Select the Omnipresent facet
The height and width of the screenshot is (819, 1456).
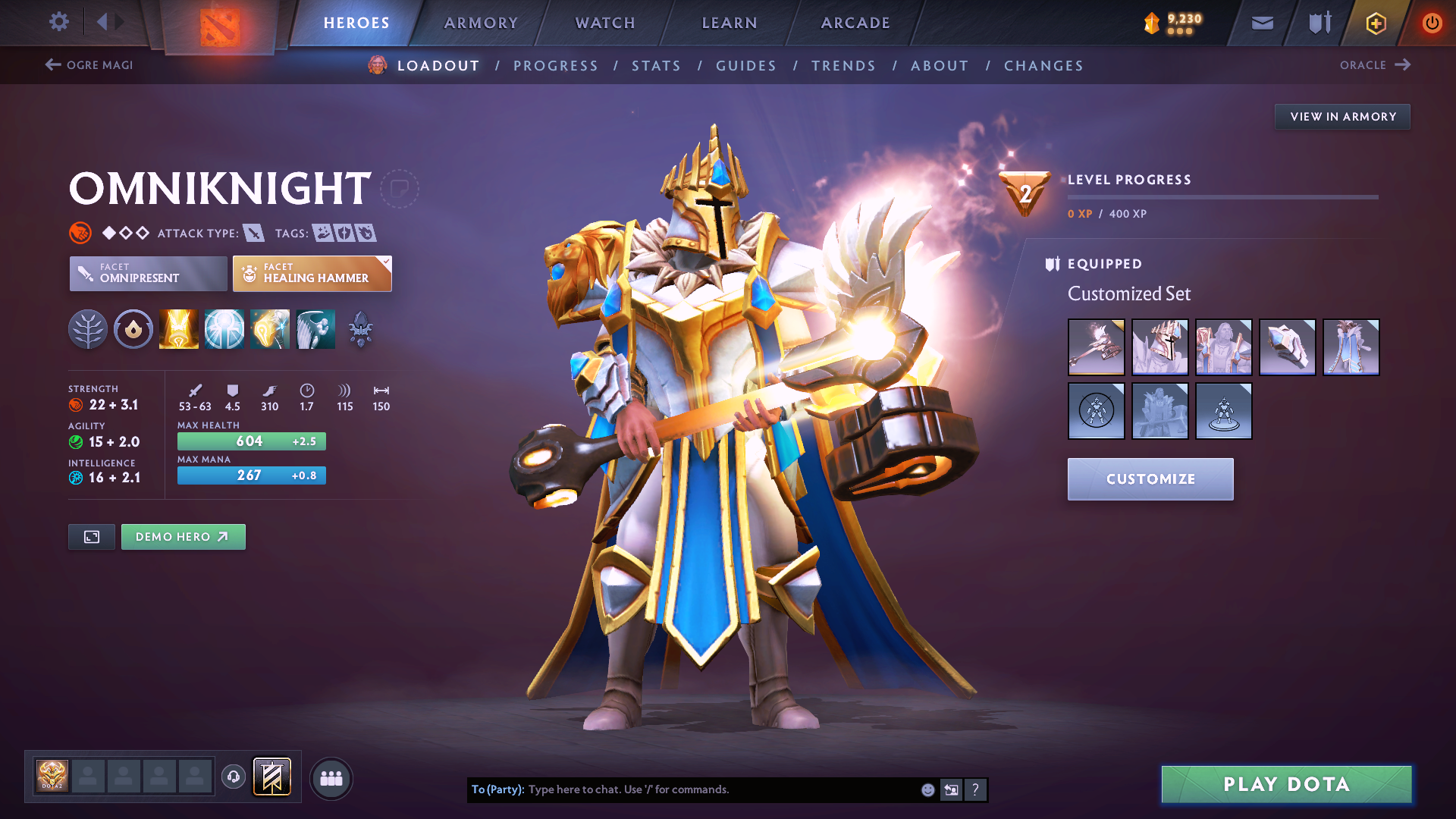[x=148, y=274]
